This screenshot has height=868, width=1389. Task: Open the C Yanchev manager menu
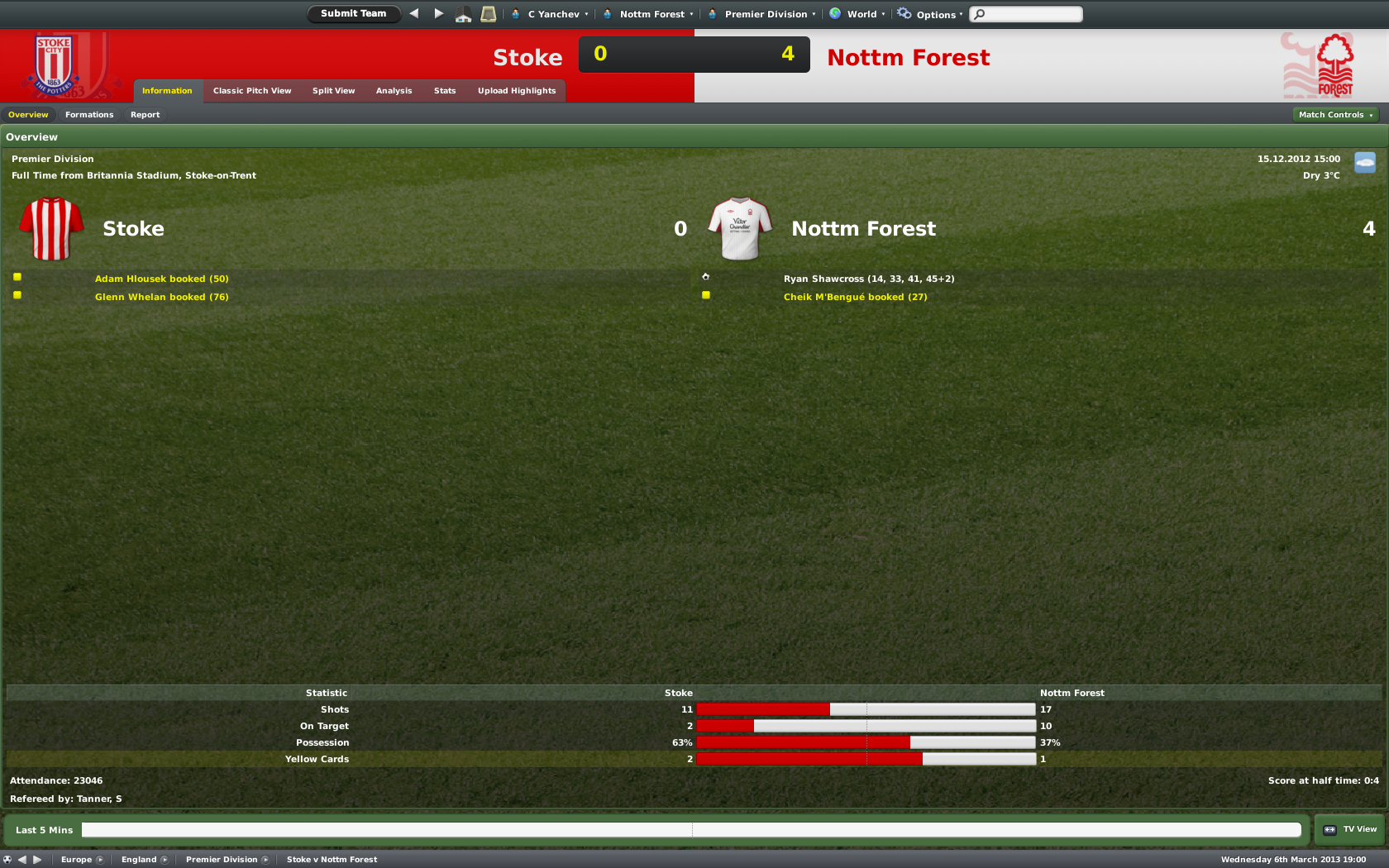553,14
